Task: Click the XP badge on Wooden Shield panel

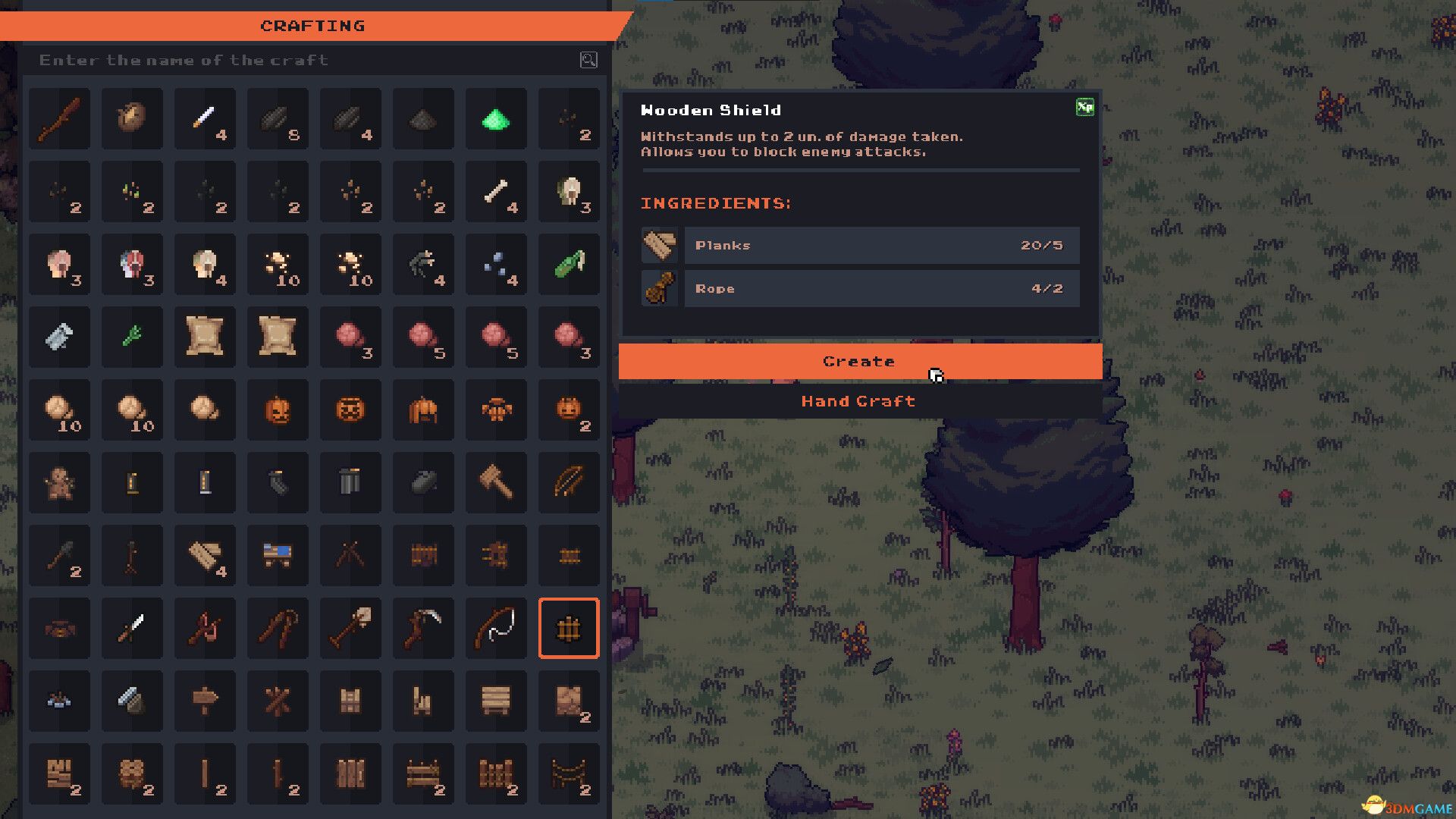Action: [1086, 108]
